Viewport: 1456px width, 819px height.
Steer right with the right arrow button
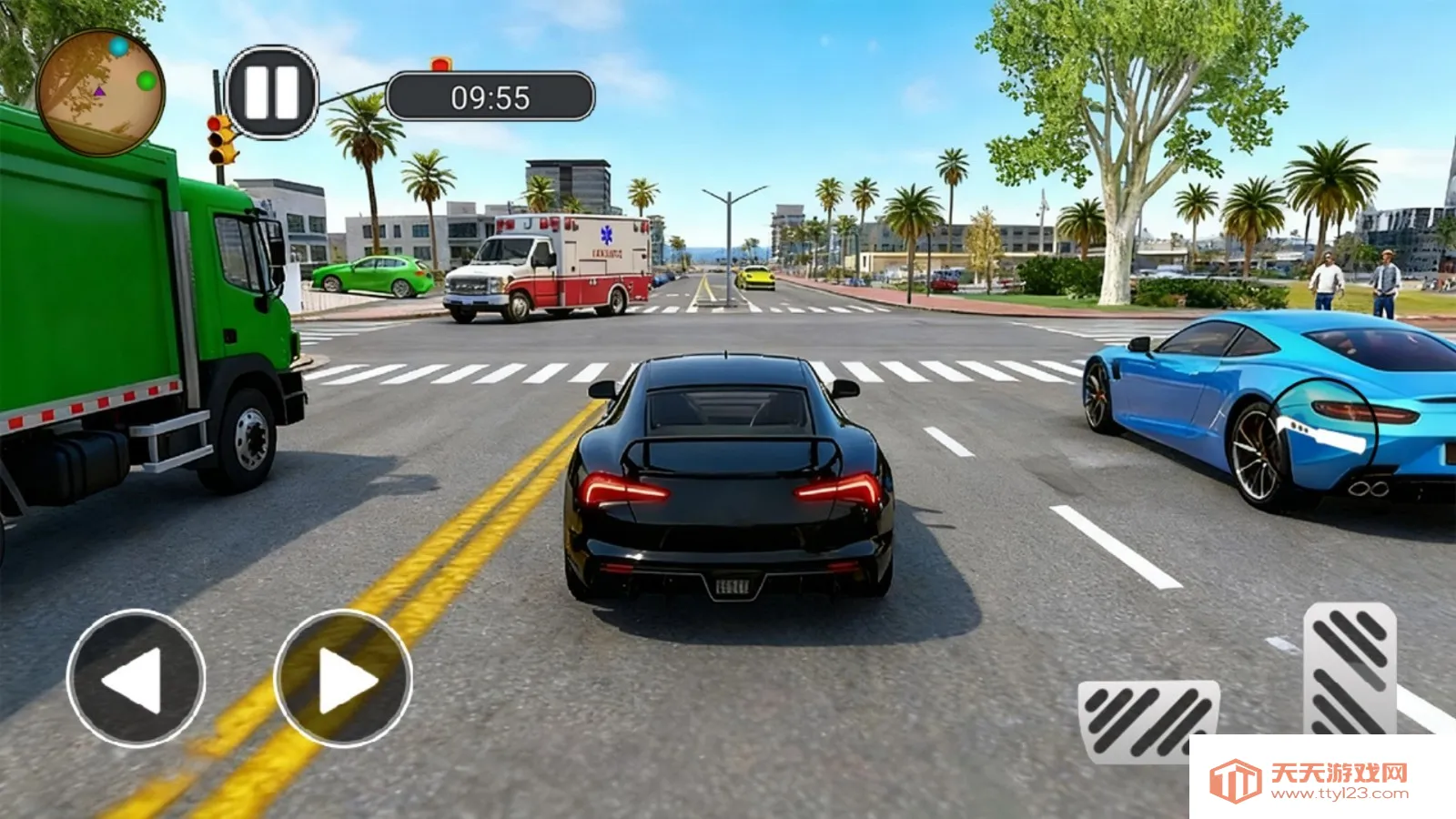pos(343,678)
